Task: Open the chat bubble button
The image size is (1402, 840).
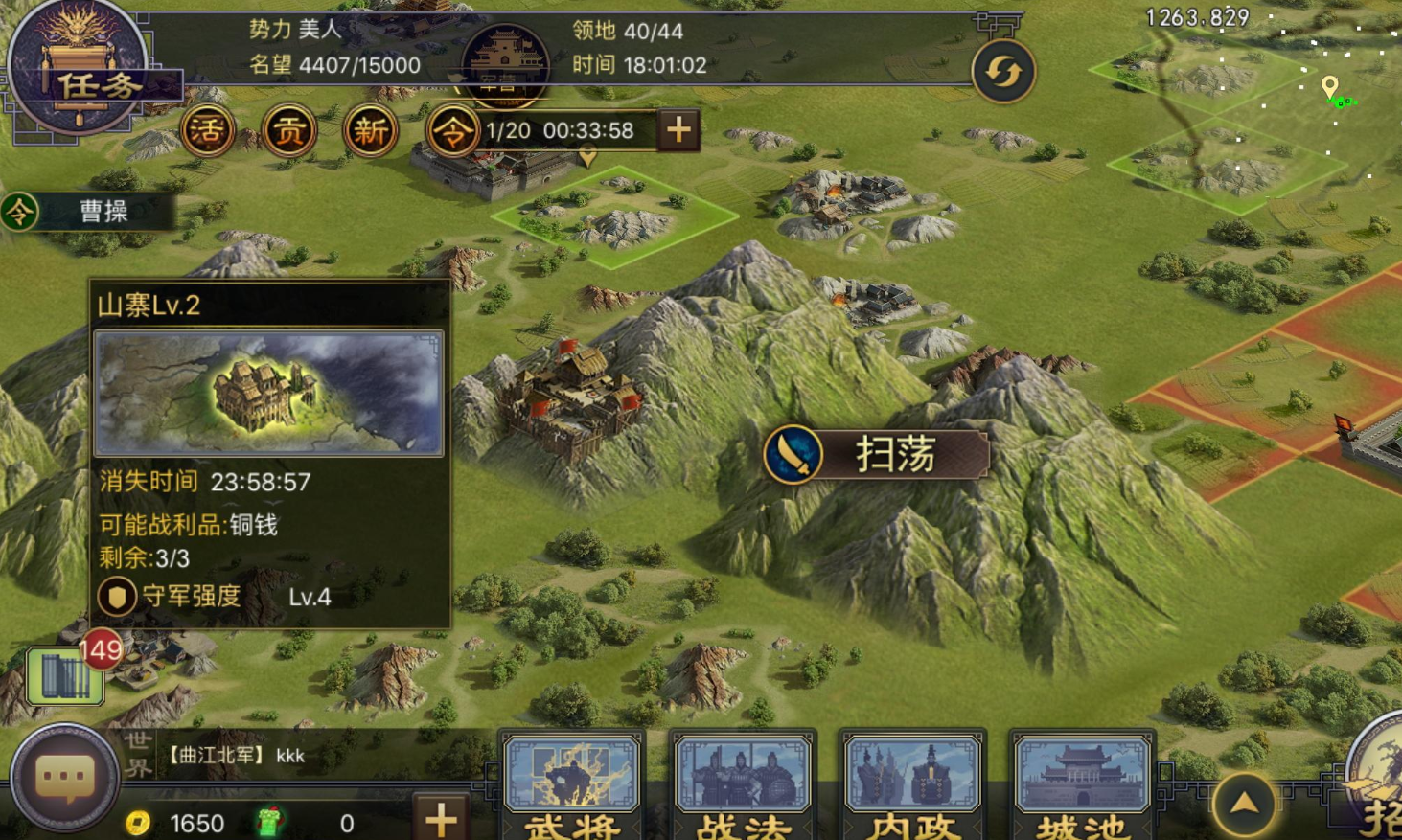Action: tap(65, 778)
